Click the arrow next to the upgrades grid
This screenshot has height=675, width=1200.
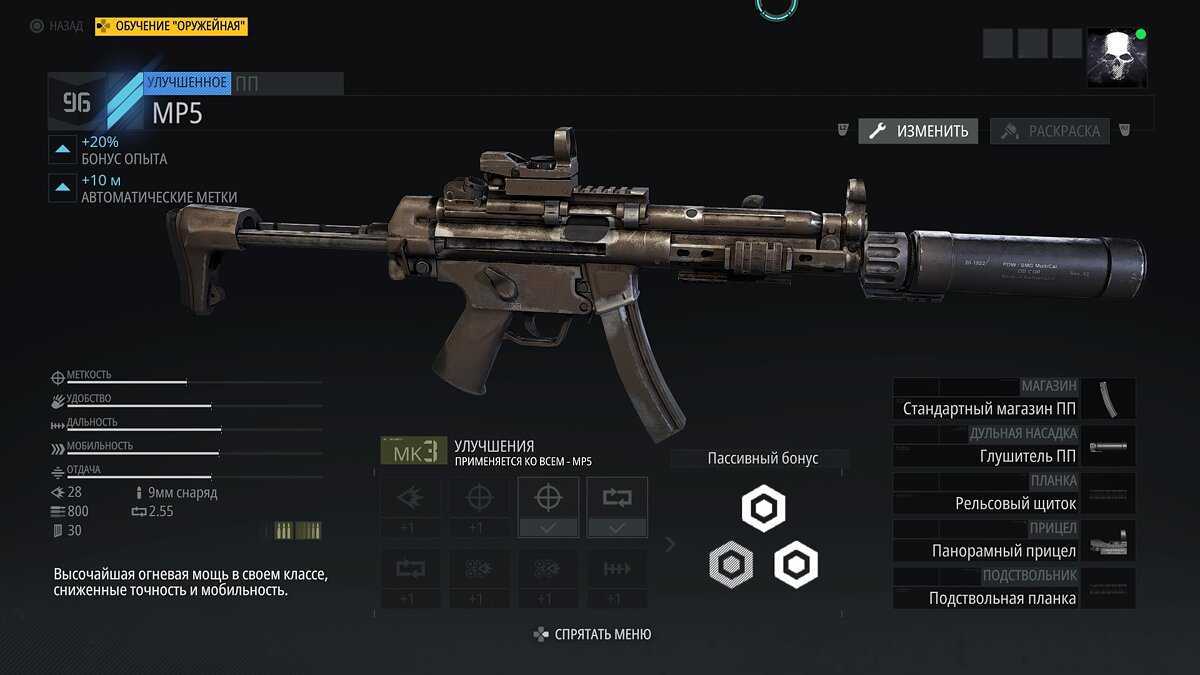click(x=670, y=544)
